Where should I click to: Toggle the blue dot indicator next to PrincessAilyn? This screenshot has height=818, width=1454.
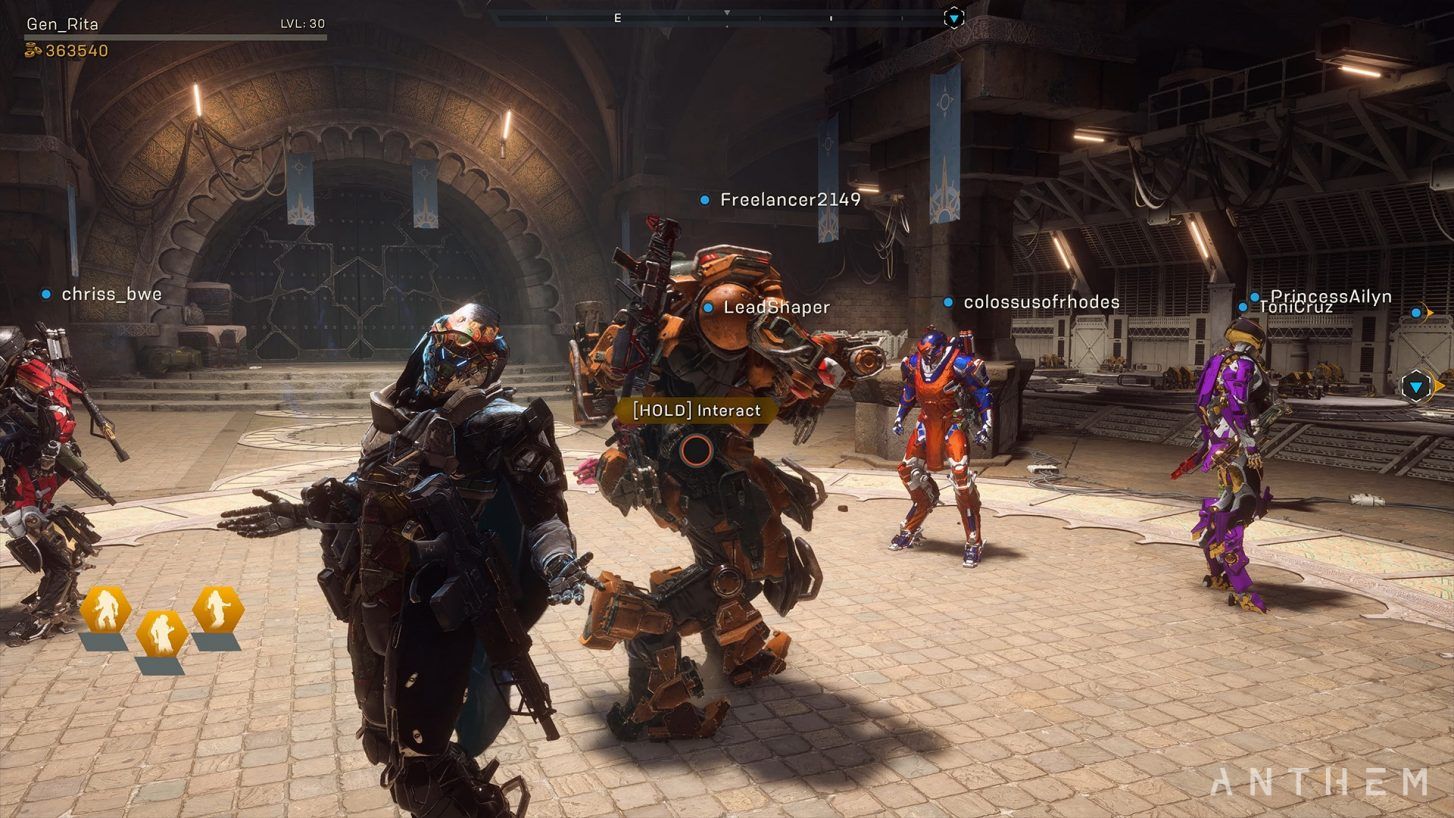[1254, 296]
